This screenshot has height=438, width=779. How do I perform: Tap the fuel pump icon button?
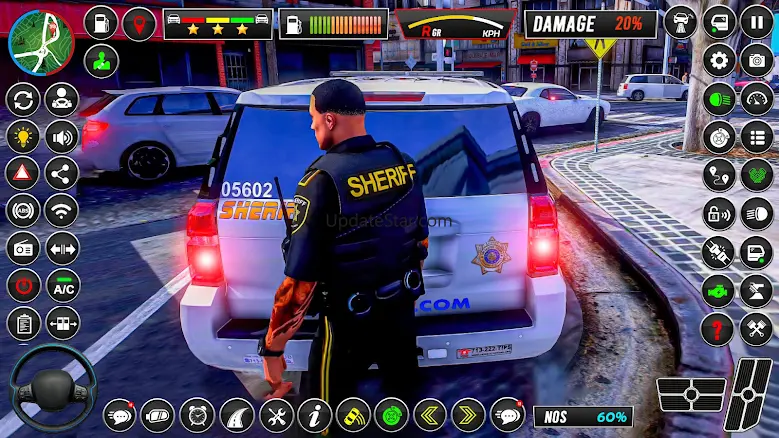[101, 22]
